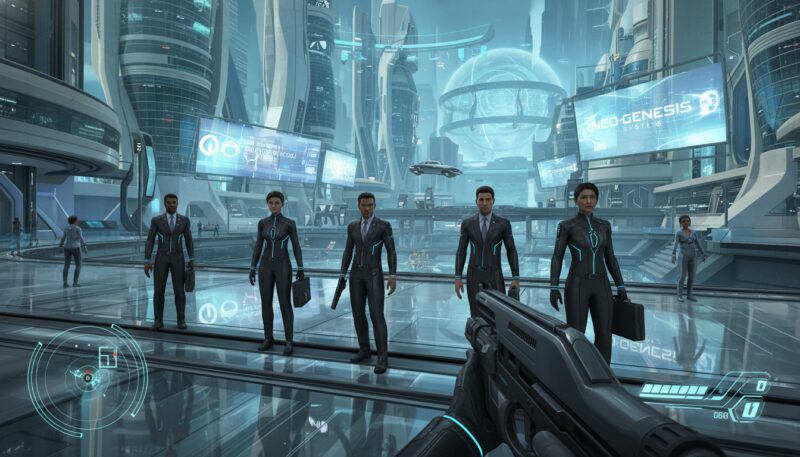Select the square building outline on the radar

(107, 358)
